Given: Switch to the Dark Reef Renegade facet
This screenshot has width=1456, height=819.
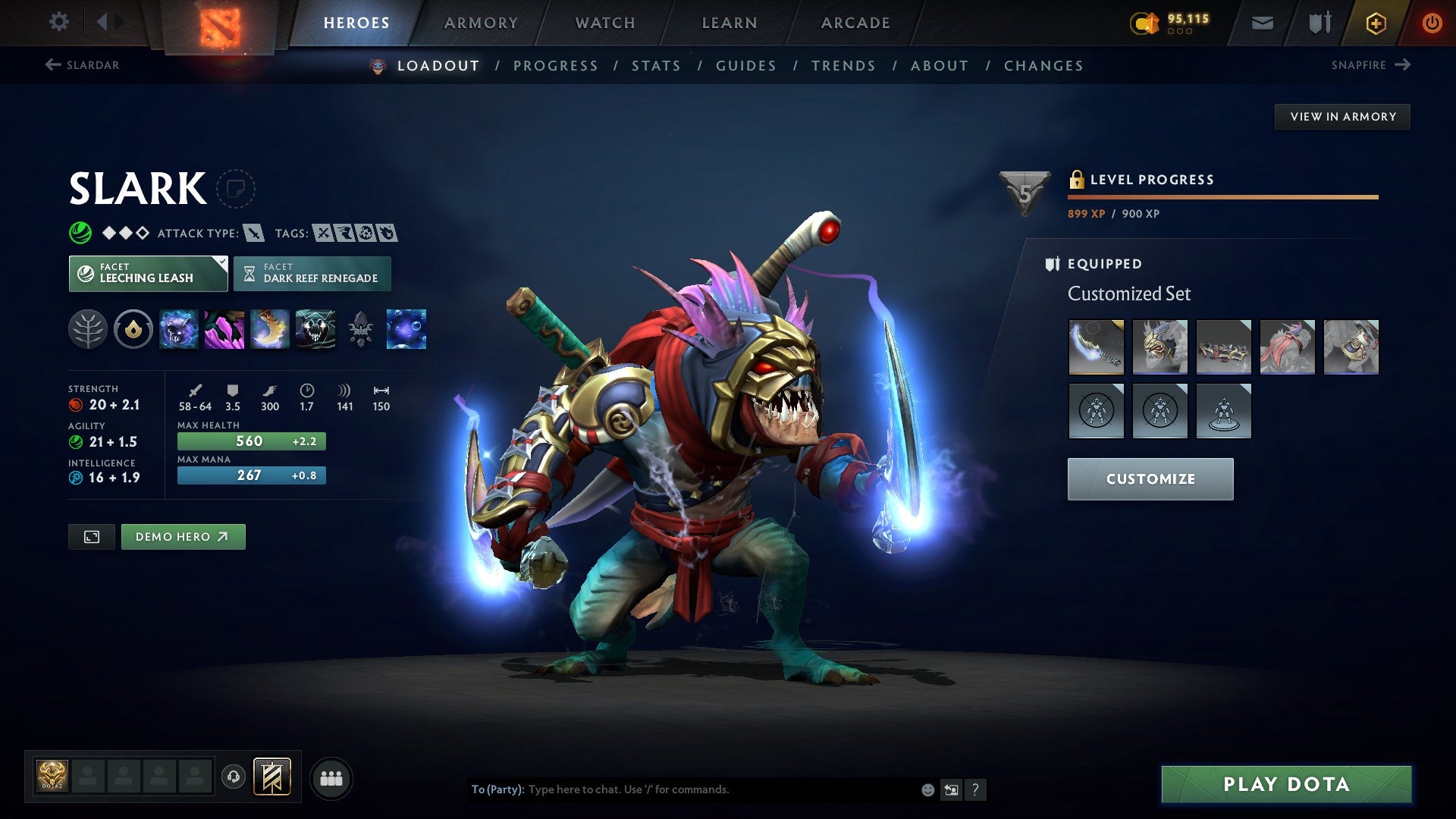Looking at the screenshot, I should [x=312, y=273].
